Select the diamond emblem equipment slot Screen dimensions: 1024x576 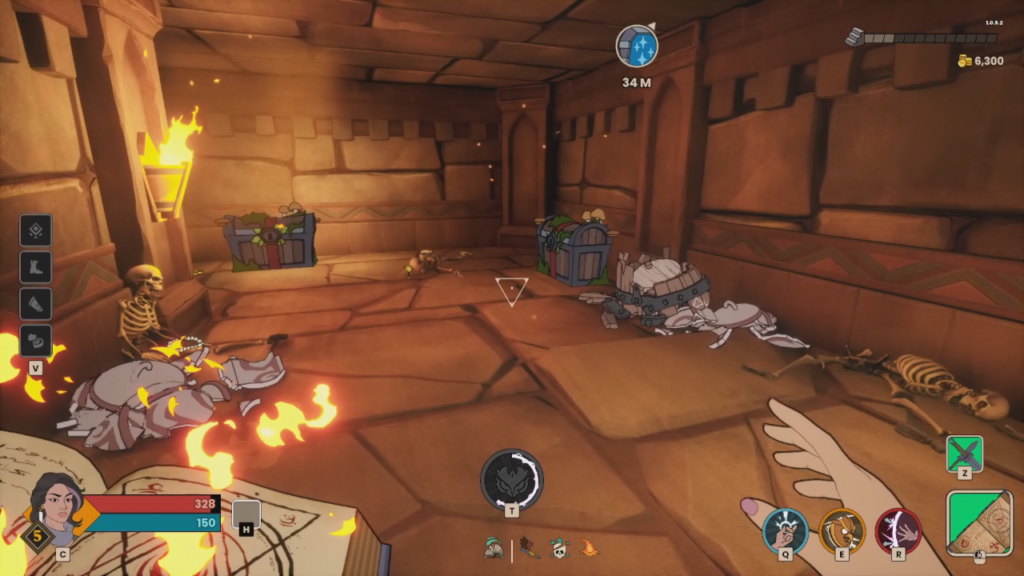(35, 230)
